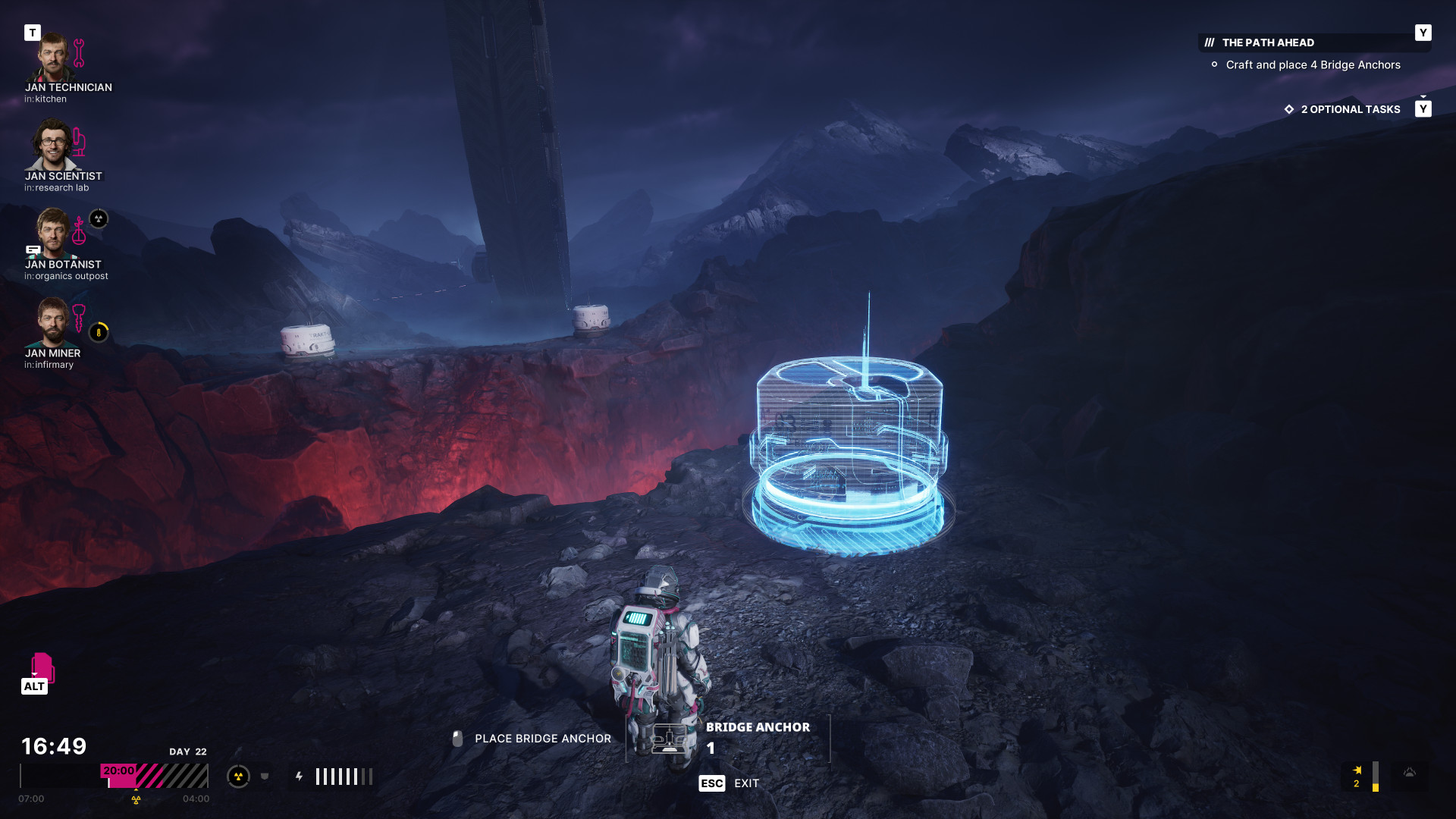Click Jan Miner's portrait
The height and width of the screenshot is (819, 1456).
tap(53, 322)
